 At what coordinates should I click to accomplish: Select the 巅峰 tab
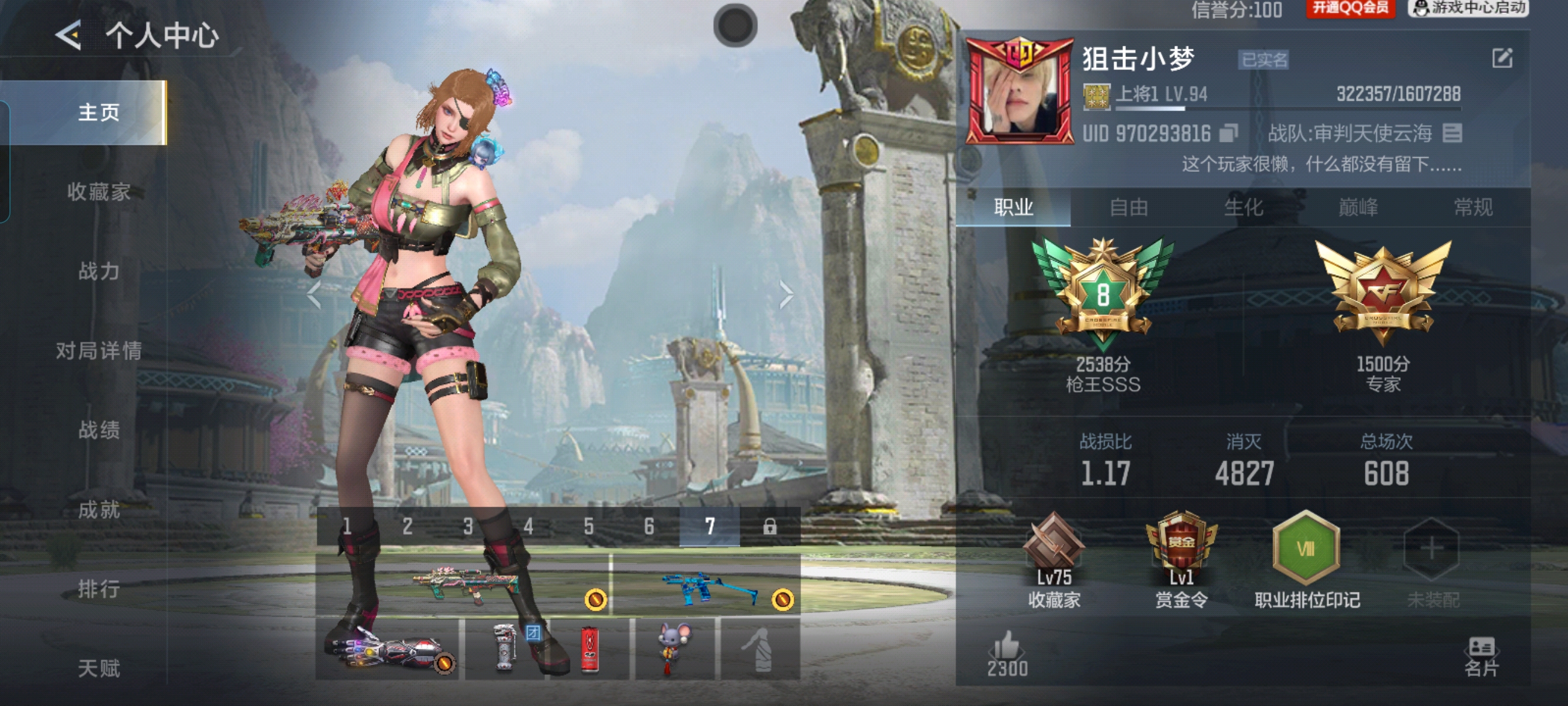click(x=1358, y=208)
